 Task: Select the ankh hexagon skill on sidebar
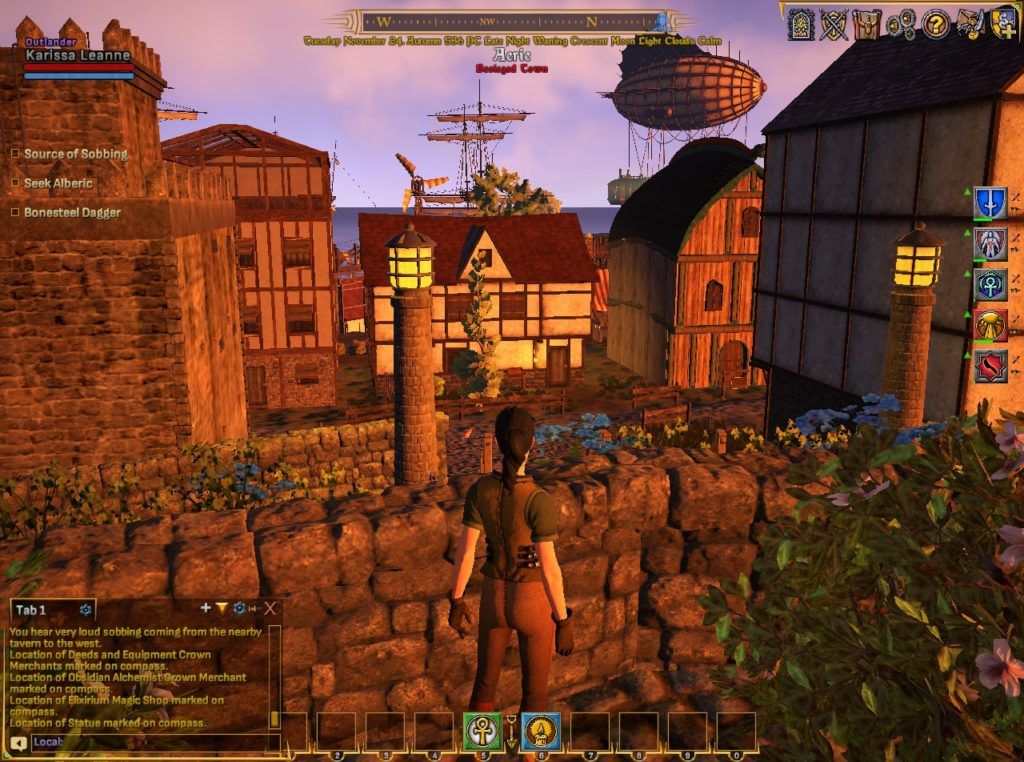pos(990,284)
